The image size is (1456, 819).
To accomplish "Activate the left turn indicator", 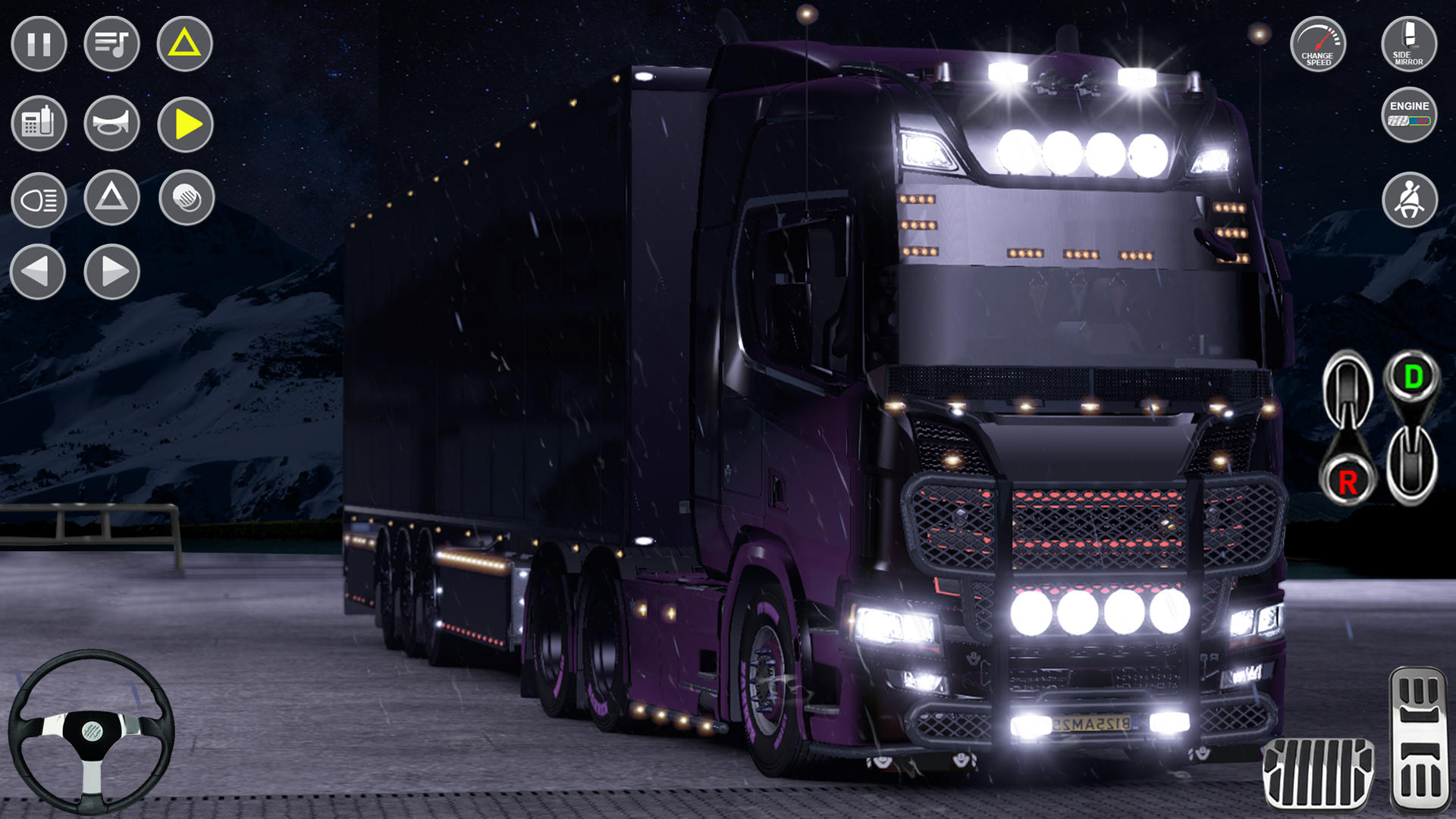I will (38, 271).
